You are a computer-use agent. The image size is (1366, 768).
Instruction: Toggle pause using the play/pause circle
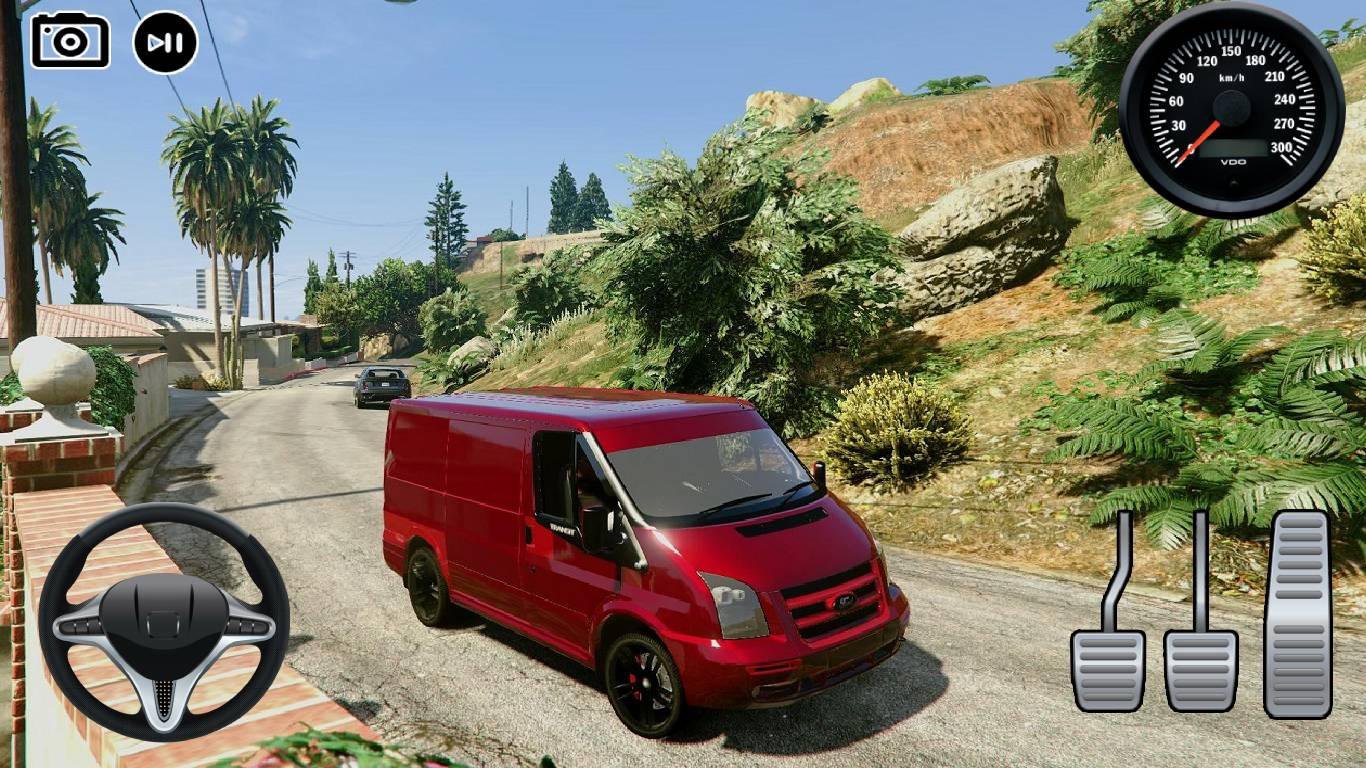[x=163, y=41]
